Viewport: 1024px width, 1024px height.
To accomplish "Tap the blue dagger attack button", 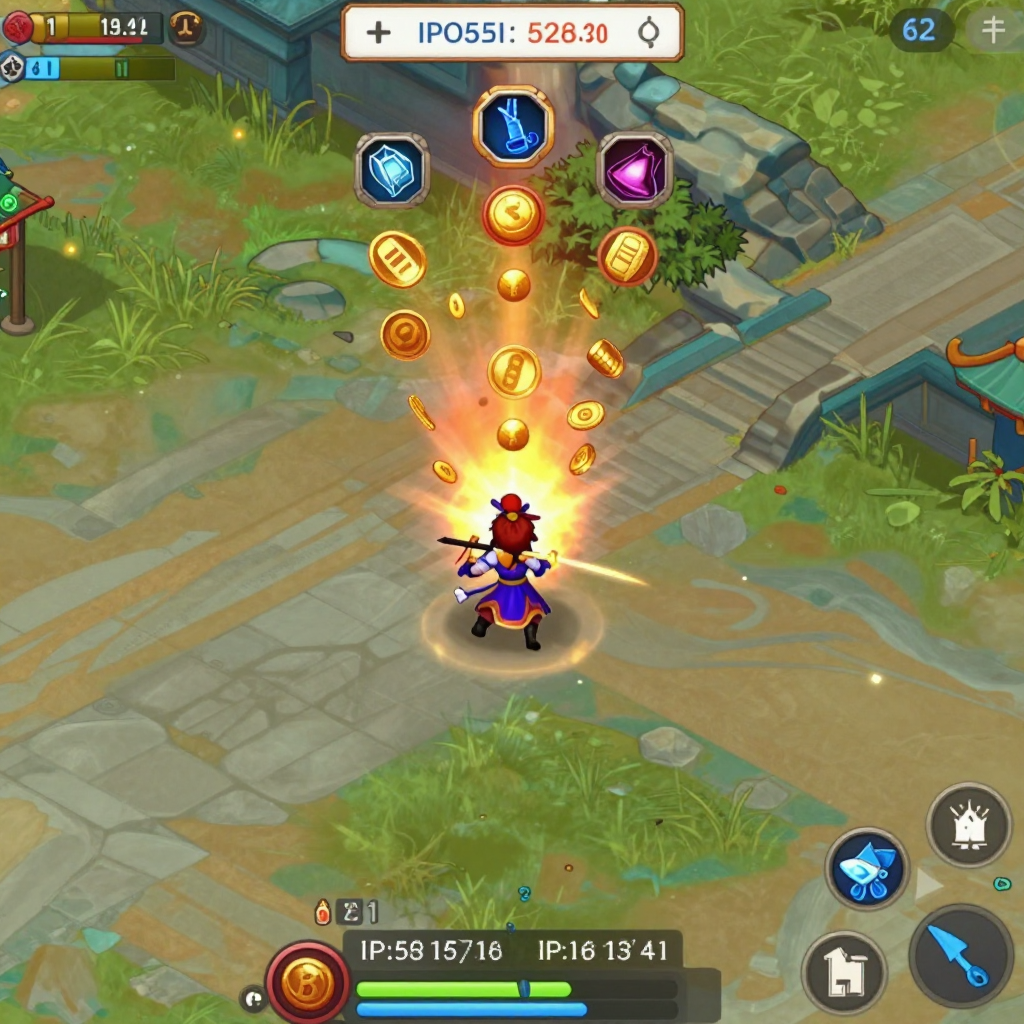I will pyautogui.click(x=961, y=955).
